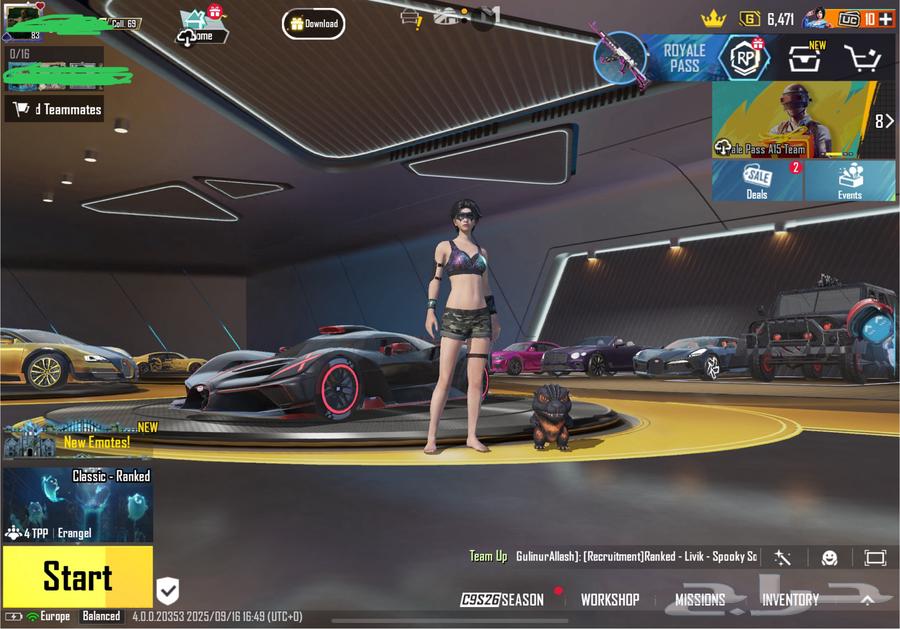Add UC with the plus button

(x=885, y=19)
